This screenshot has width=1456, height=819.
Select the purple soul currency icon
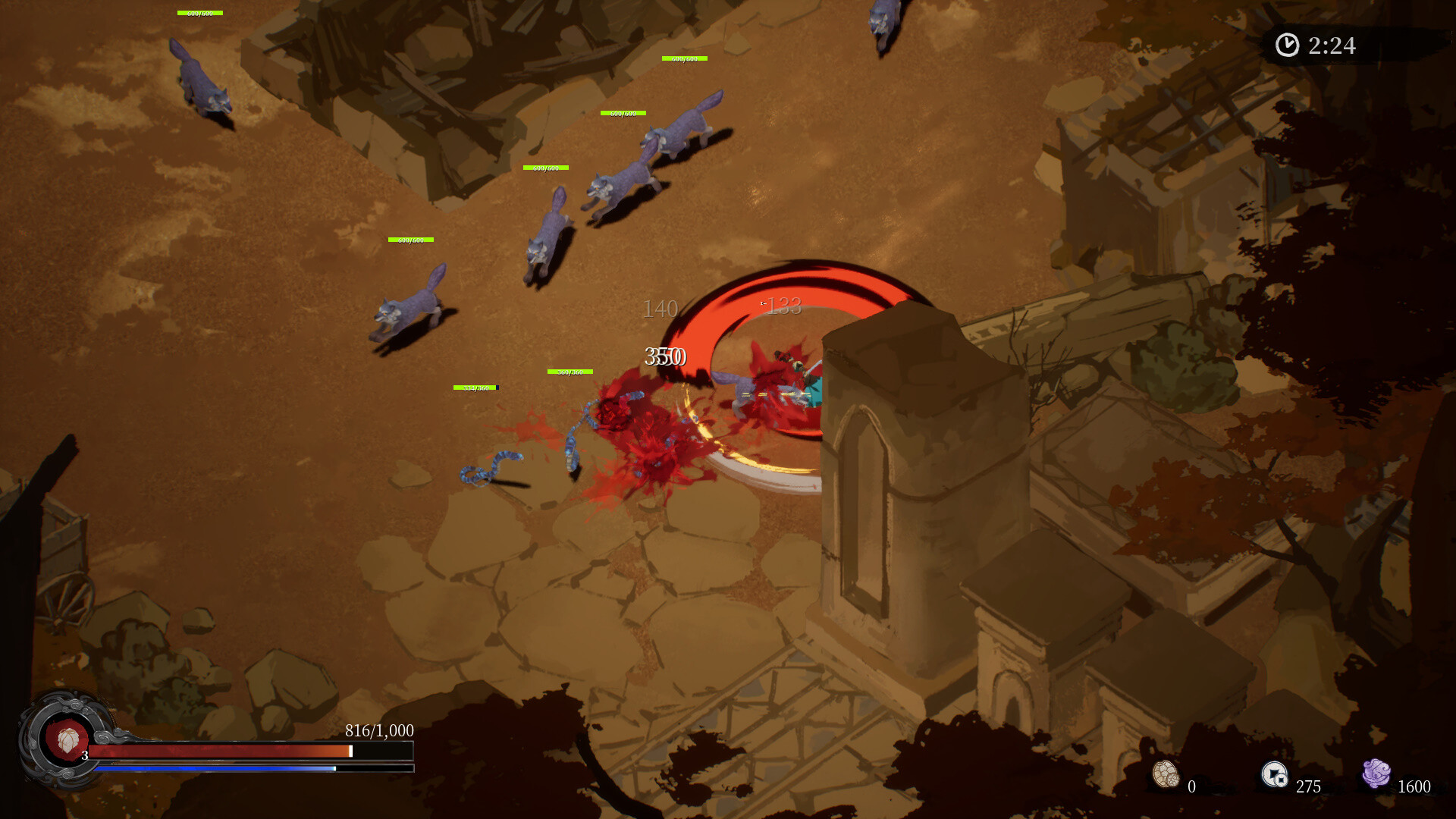1376,773
